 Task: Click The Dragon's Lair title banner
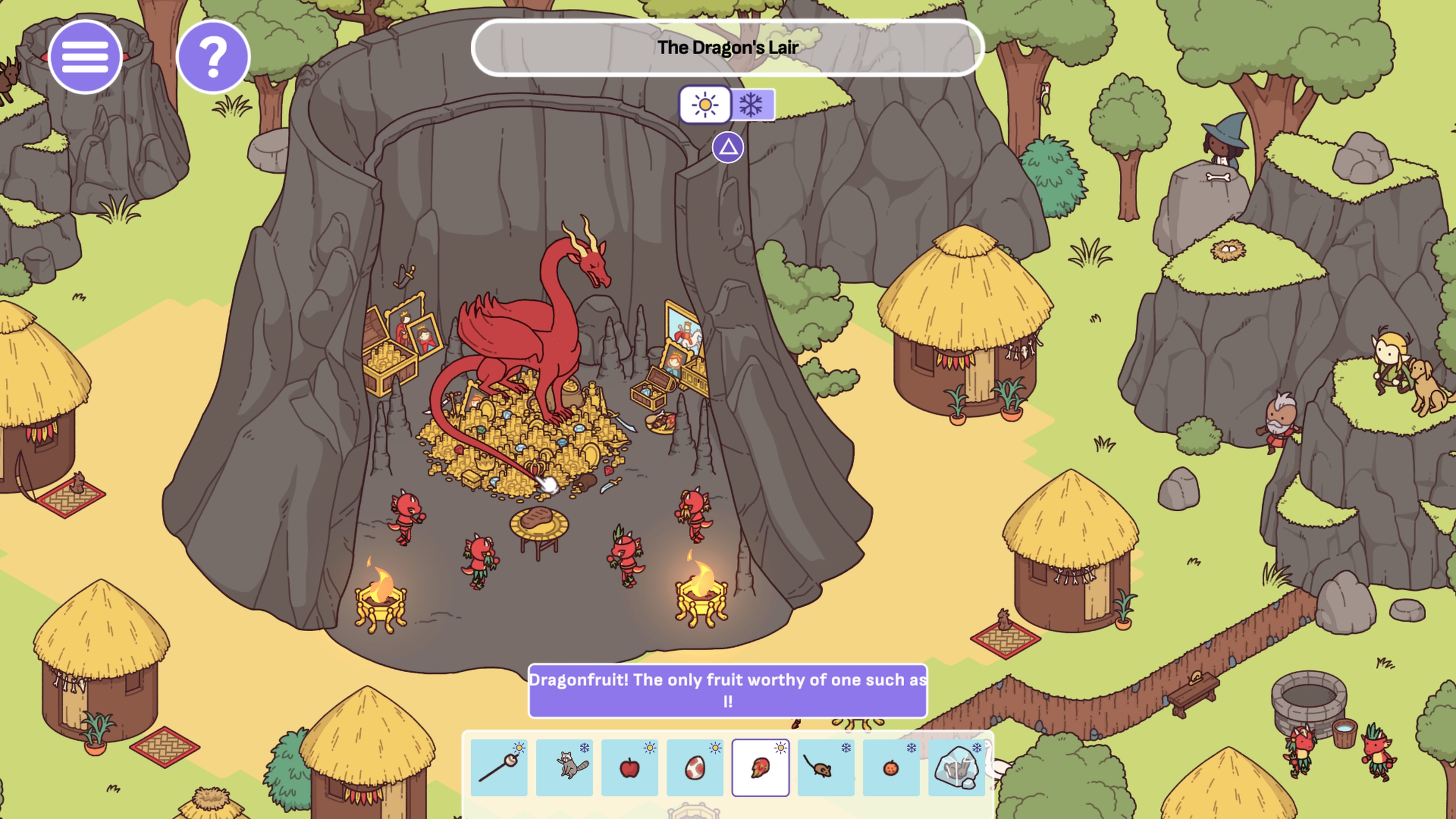point(728,47)
